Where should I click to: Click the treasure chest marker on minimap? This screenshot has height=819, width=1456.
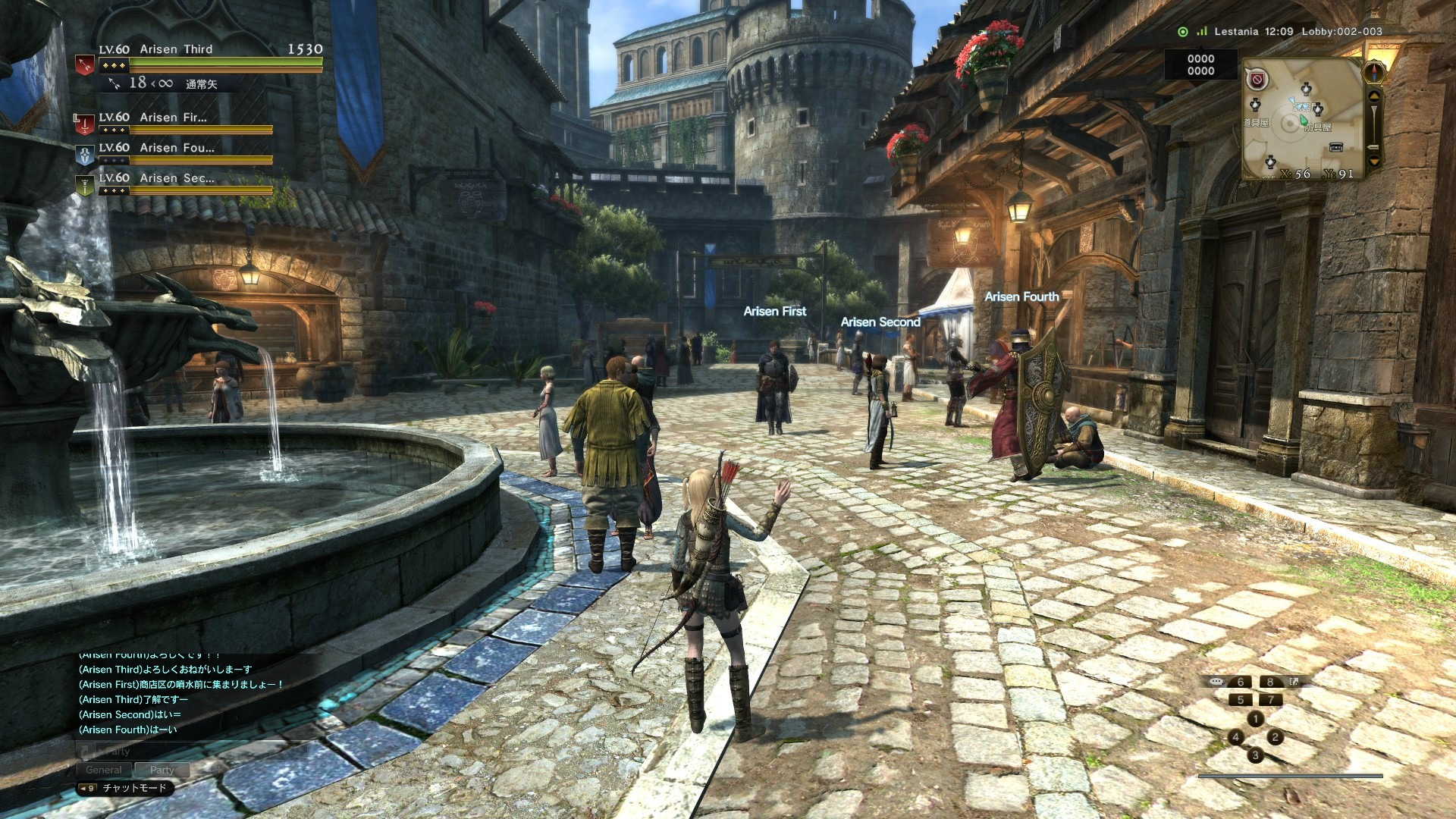[x=1336, y=147]
